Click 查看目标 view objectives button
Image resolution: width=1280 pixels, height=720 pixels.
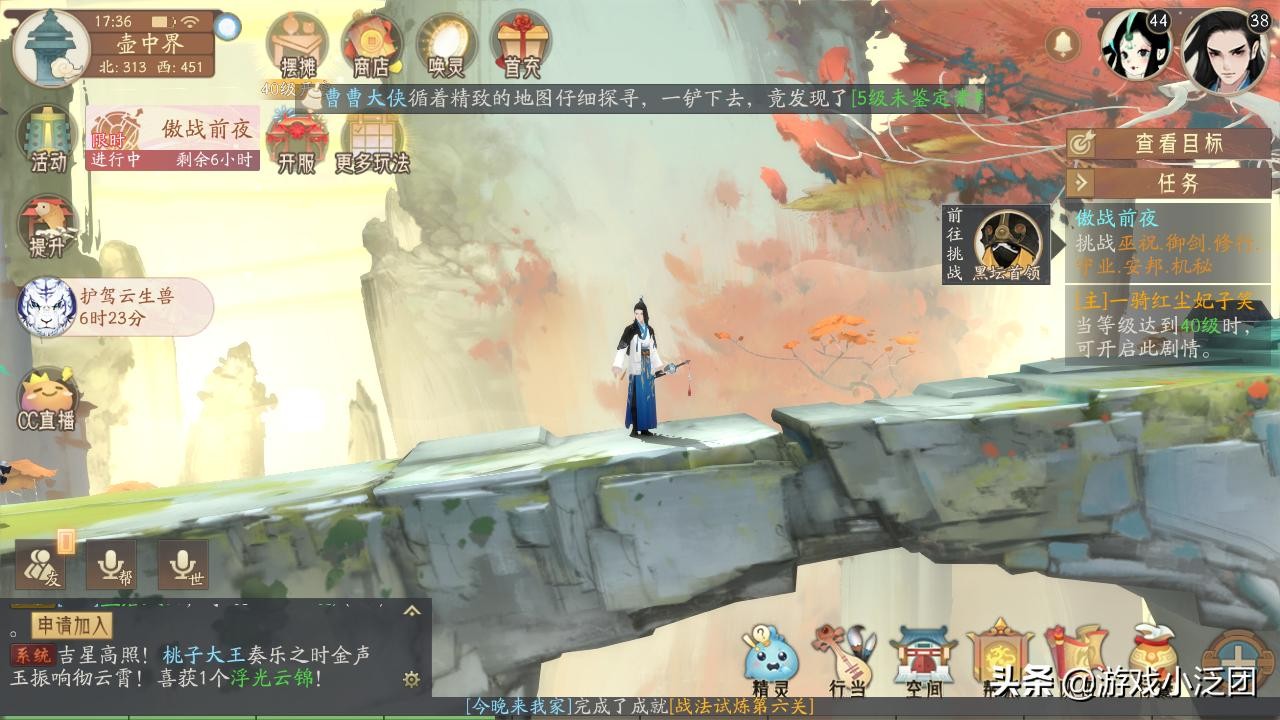[1168, 143]
